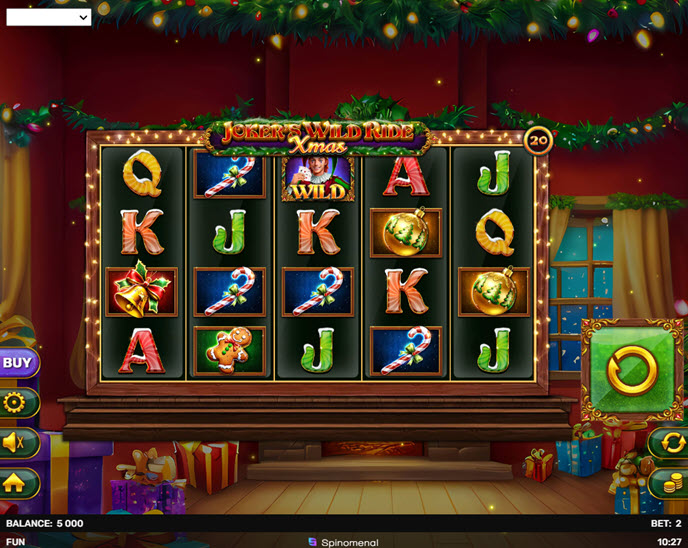Screen dimensions: 688x548
Task: Open the dropdown in the corner
Action: tap(49, 17)
